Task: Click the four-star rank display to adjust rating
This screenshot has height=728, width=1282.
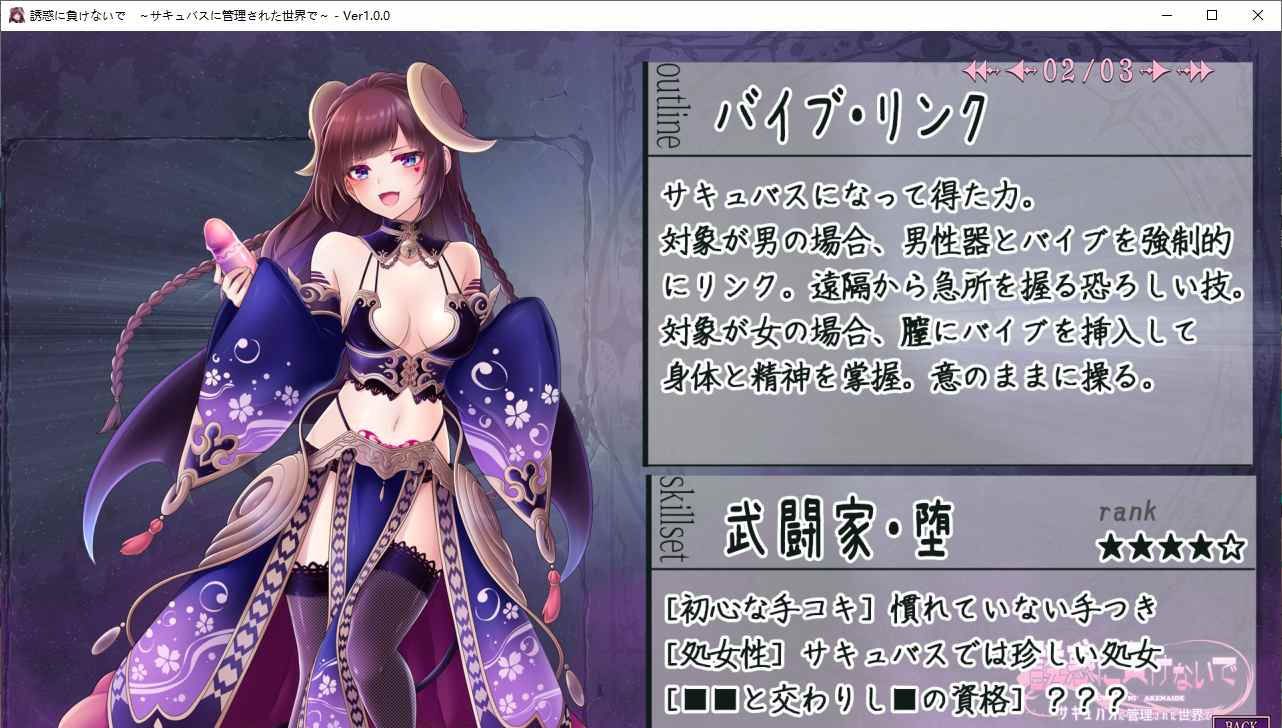Action: tap(1170, 548)
